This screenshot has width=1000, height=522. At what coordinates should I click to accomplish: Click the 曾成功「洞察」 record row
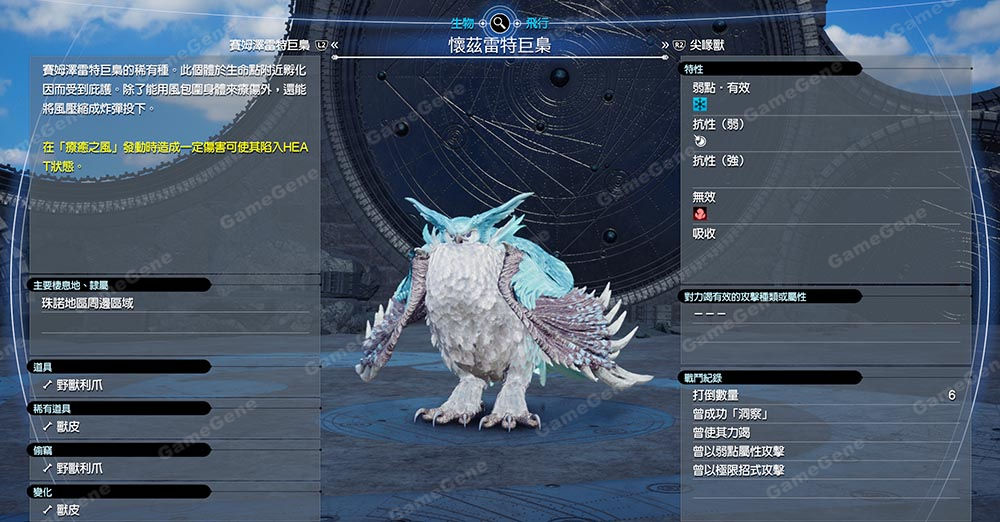(730, 414)
